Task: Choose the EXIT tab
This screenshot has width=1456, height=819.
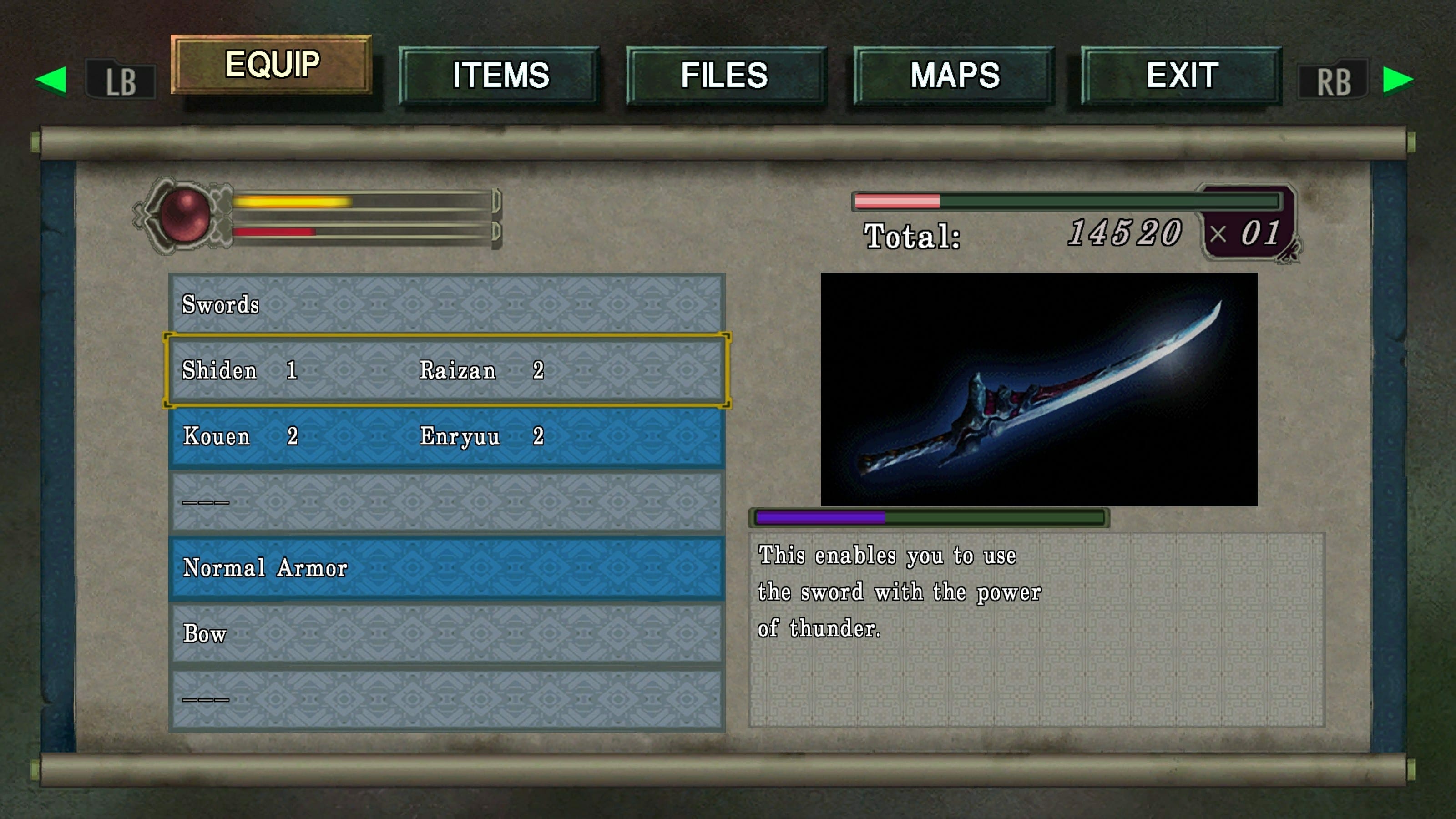Action: click(x=1181, y=75)
